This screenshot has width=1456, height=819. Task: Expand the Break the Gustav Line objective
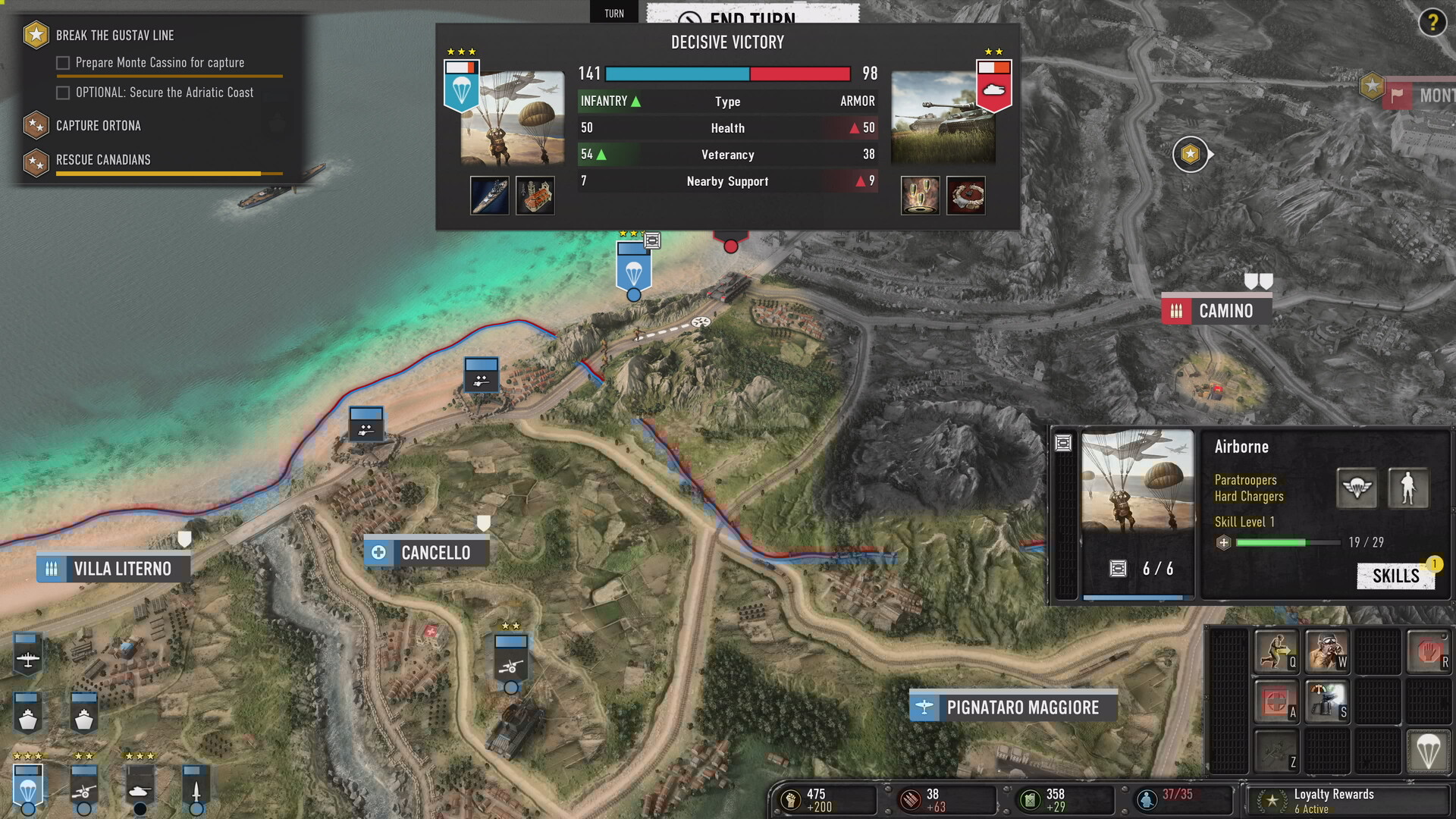(x=114, y=35)
